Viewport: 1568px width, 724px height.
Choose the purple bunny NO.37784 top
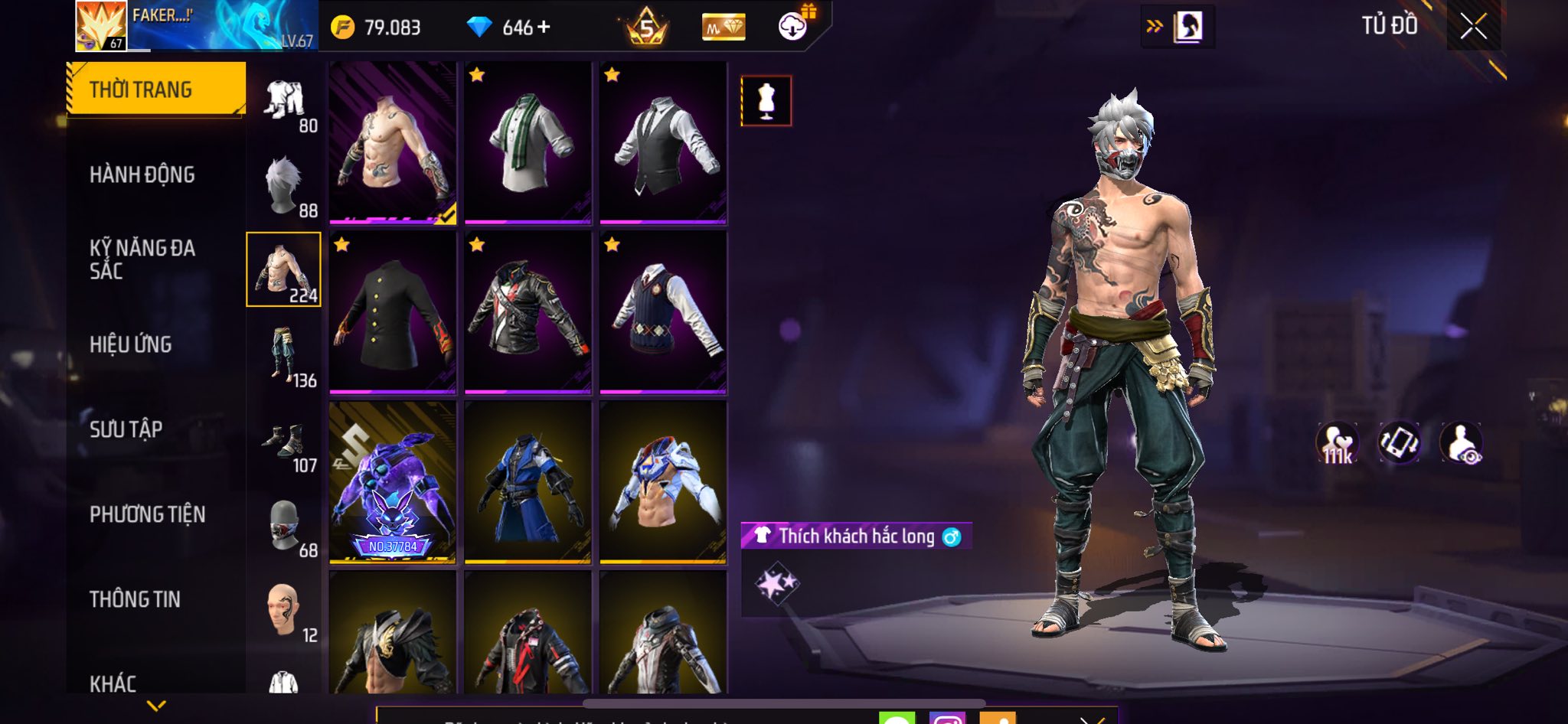pos(393,483)
